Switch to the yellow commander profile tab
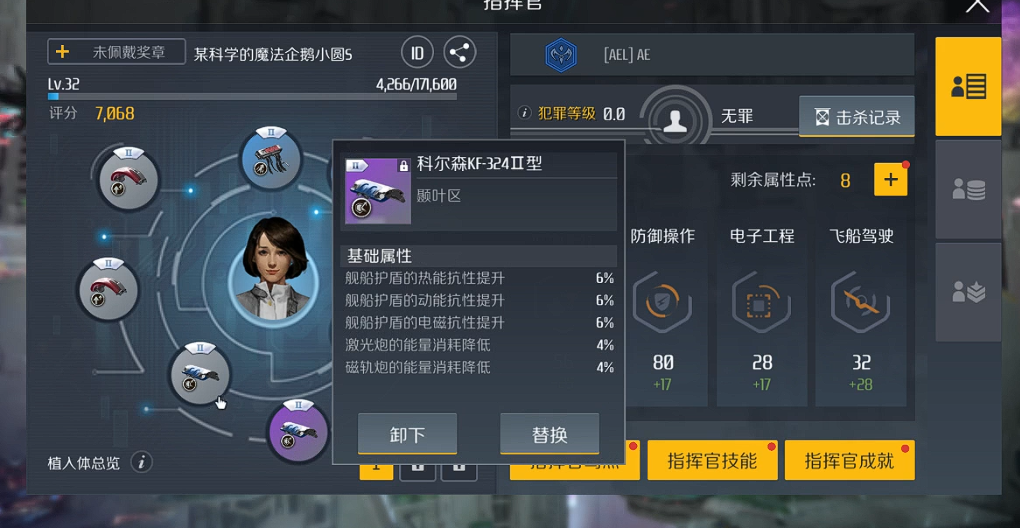This screenshot has width=1020, height=528. click(x=968, y=87)
